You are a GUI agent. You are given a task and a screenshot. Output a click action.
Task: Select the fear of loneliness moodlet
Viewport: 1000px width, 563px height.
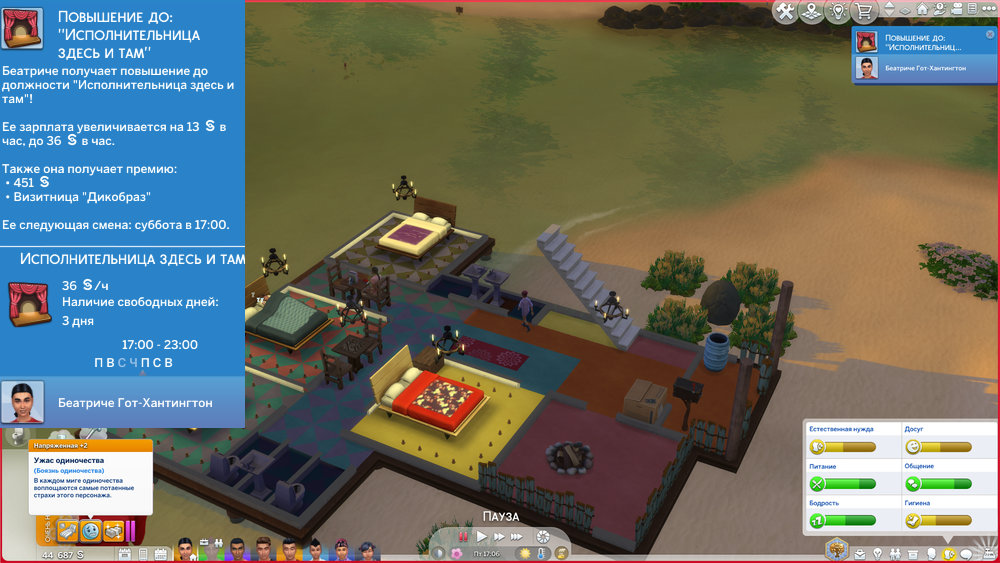[90, 531]
